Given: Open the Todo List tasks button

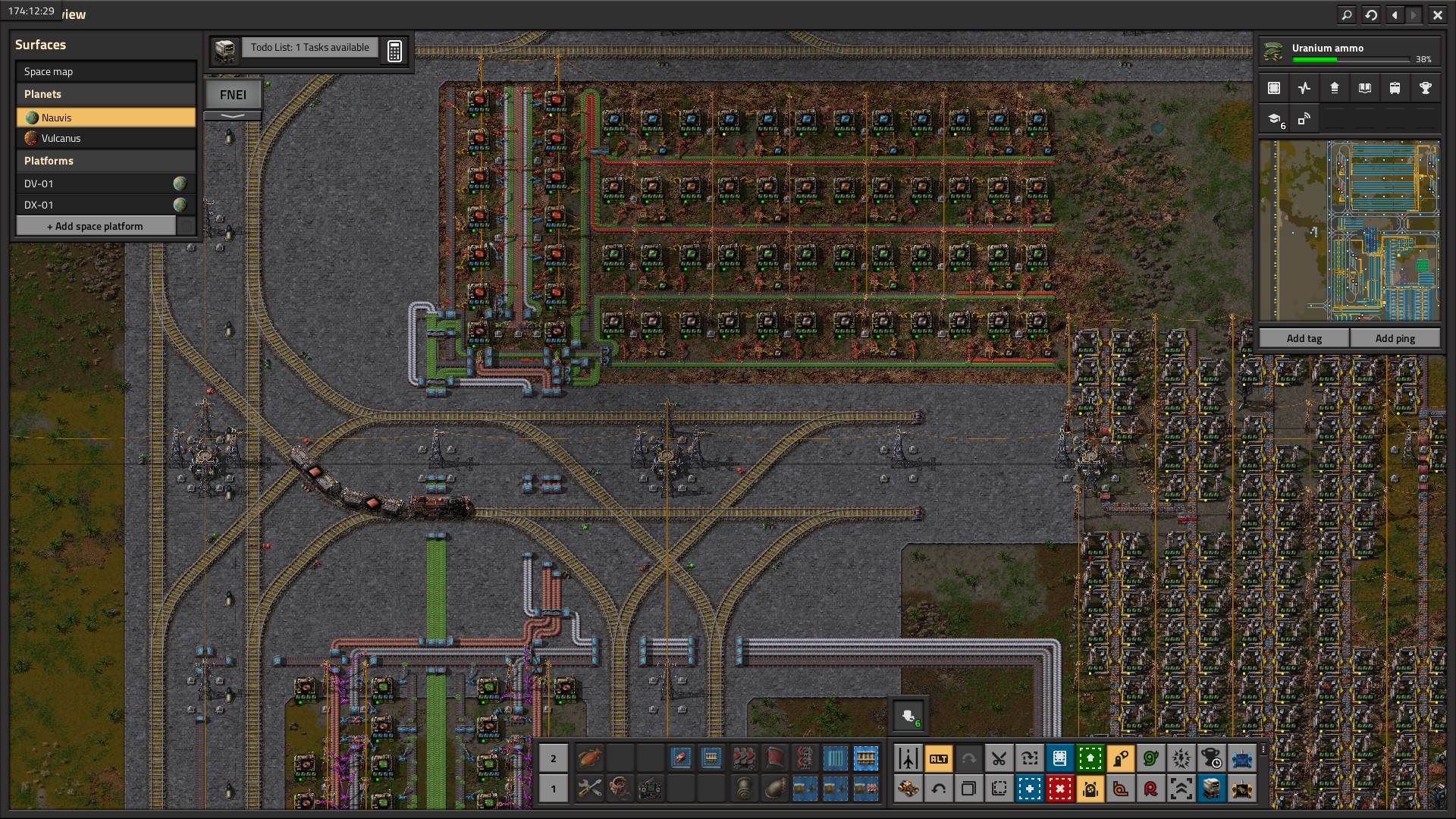Looking at the screenshot, I should pos(309,47).
